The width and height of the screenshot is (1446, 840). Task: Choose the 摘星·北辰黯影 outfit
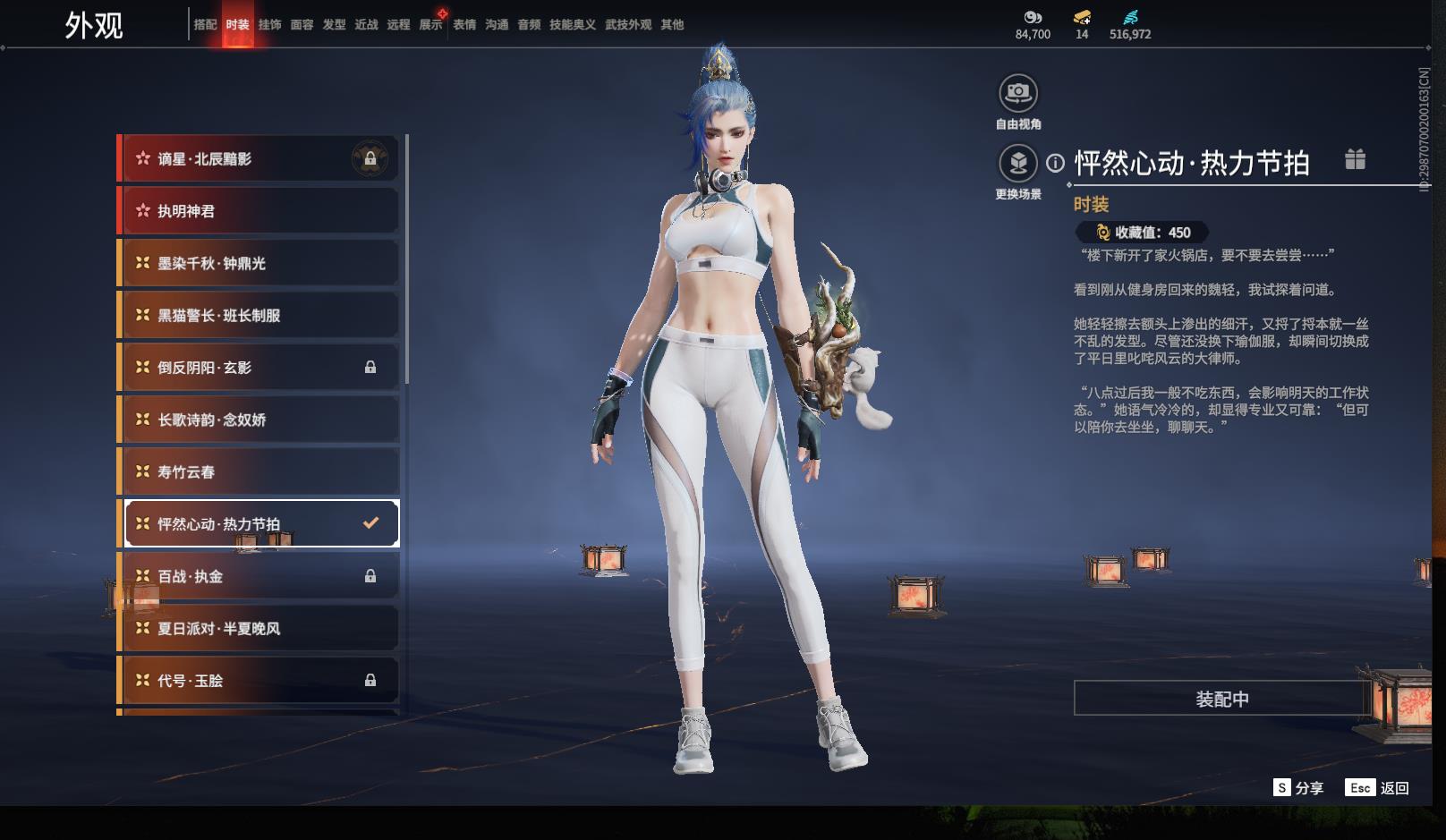point(258,159)
